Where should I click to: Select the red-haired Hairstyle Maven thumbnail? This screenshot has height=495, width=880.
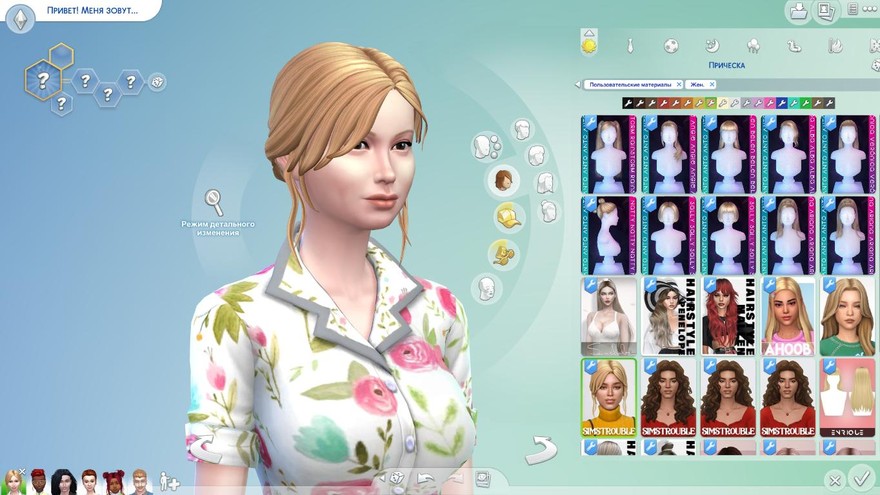coord(728,316)
